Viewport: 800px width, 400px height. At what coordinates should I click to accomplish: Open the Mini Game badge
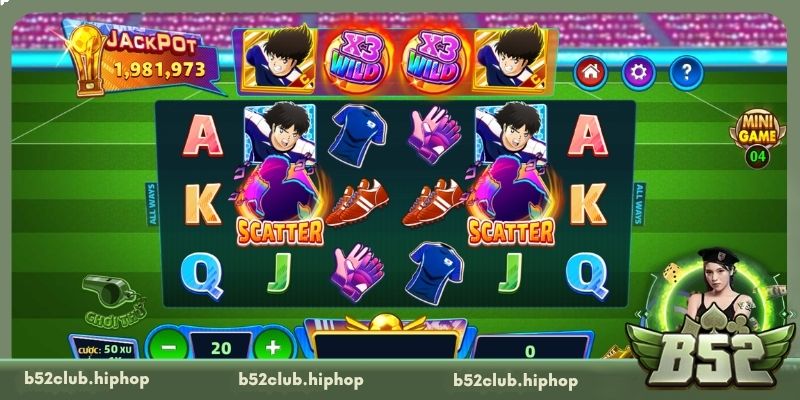[x=758, y=134]
